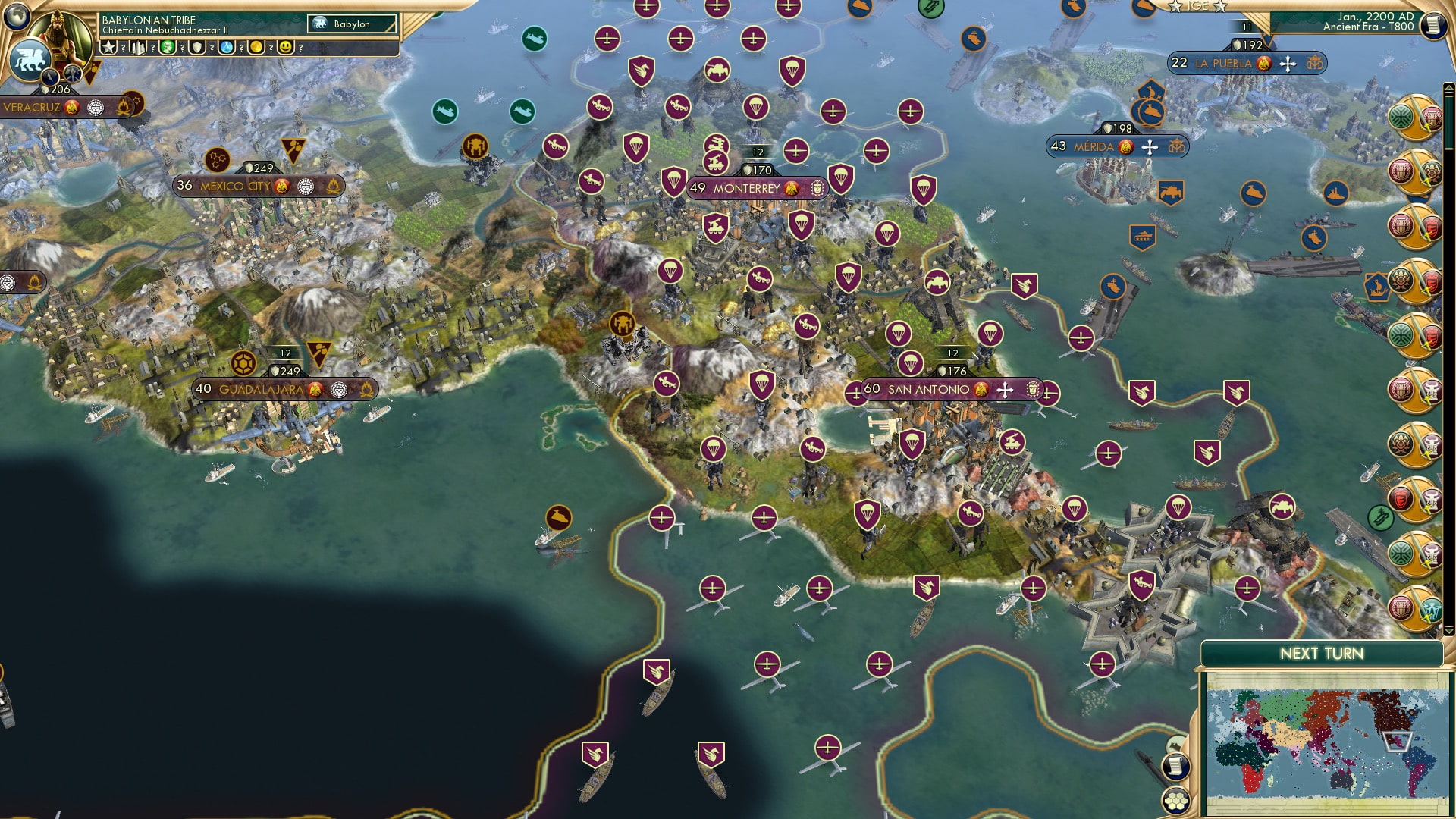
Task: Open the game menu button in the top-right corner
Action: coord(1436,27)
